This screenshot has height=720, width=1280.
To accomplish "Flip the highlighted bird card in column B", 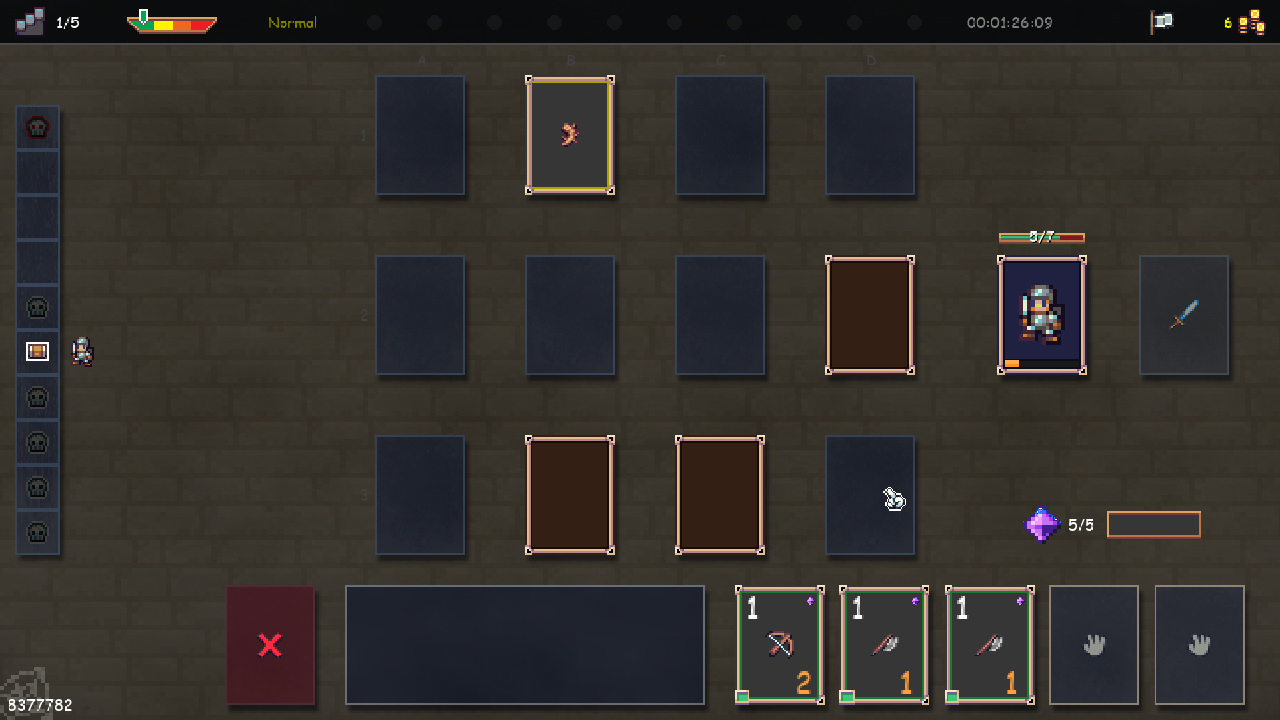I will [570, 135].
